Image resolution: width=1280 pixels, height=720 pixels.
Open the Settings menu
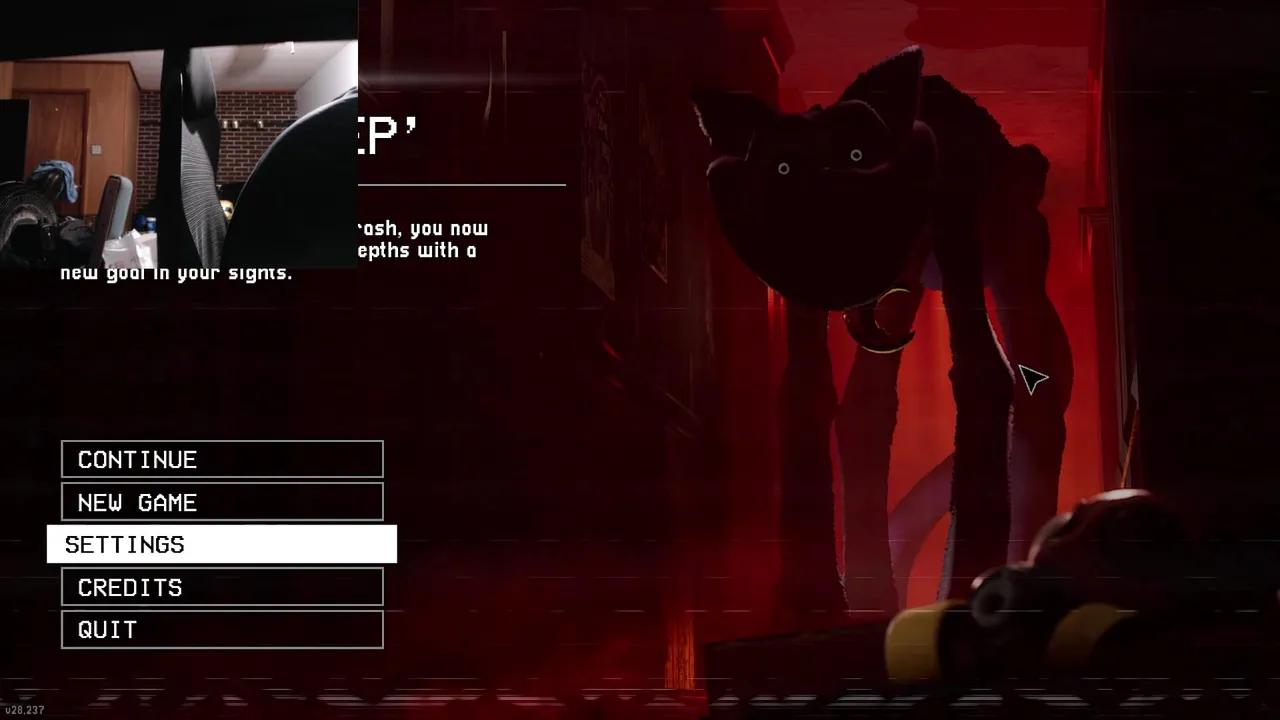coord(222,544)
